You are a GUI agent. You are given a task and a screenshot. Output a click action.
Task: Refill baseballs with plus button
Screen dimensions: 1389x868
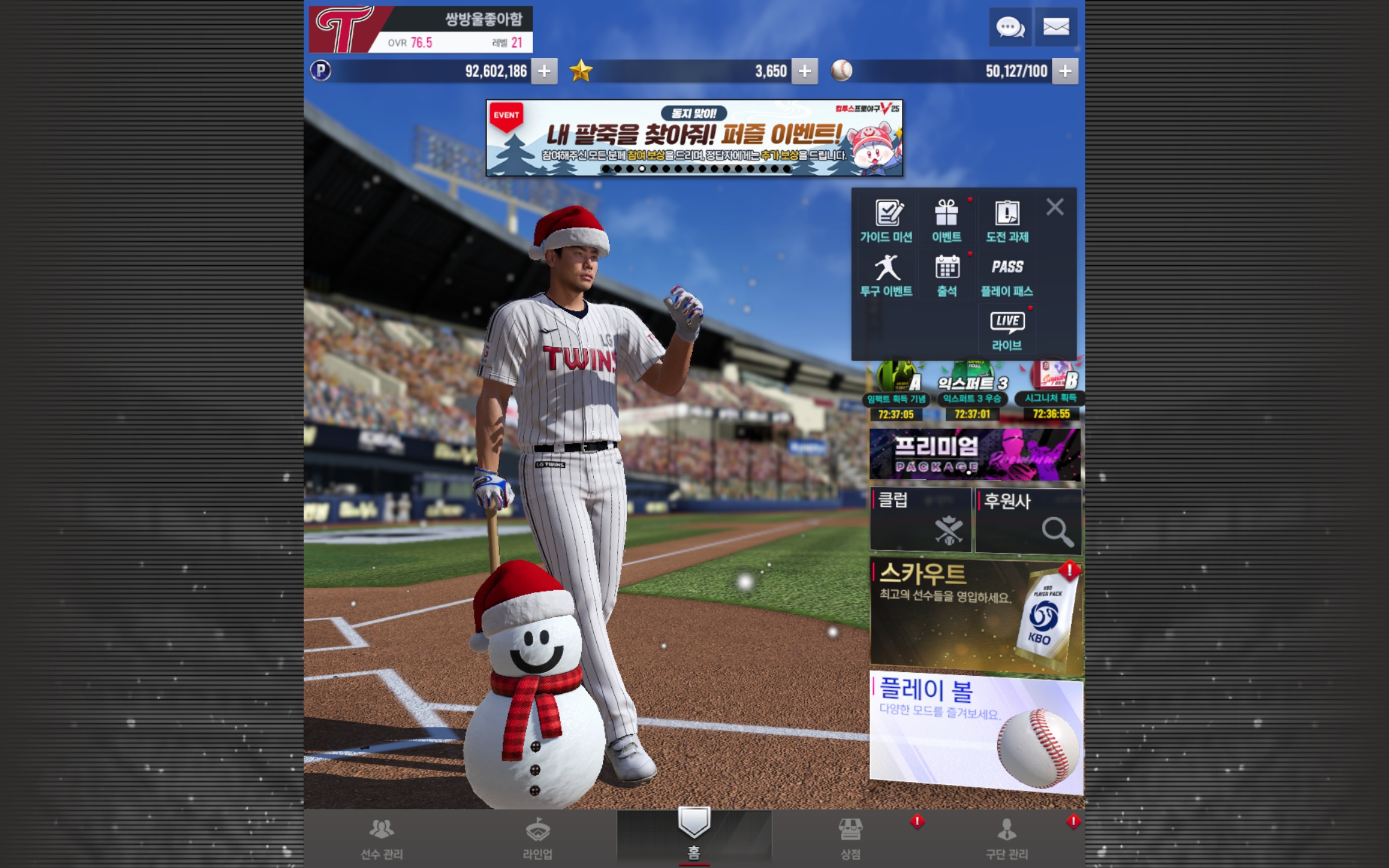click(x=1065, y=71)
